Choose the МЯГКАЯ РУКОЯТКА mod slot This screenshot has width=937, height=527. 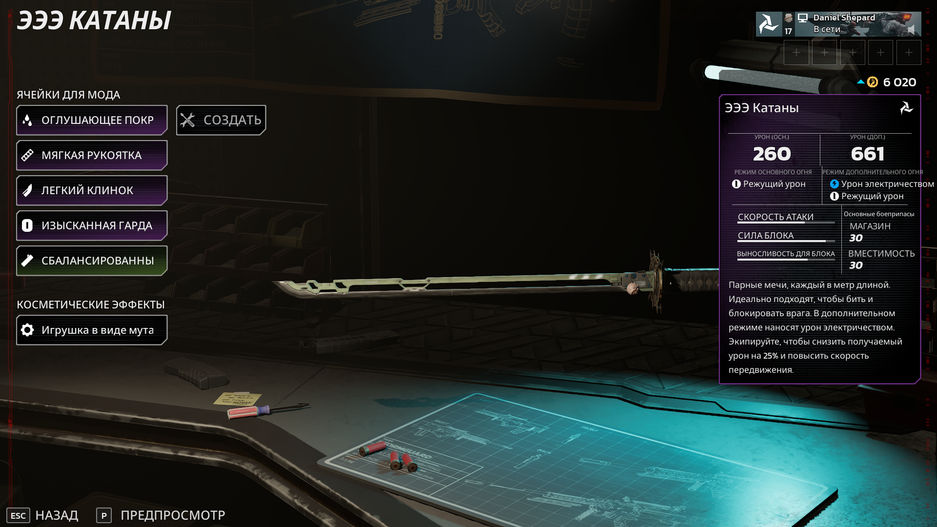[x=92, y=155]
